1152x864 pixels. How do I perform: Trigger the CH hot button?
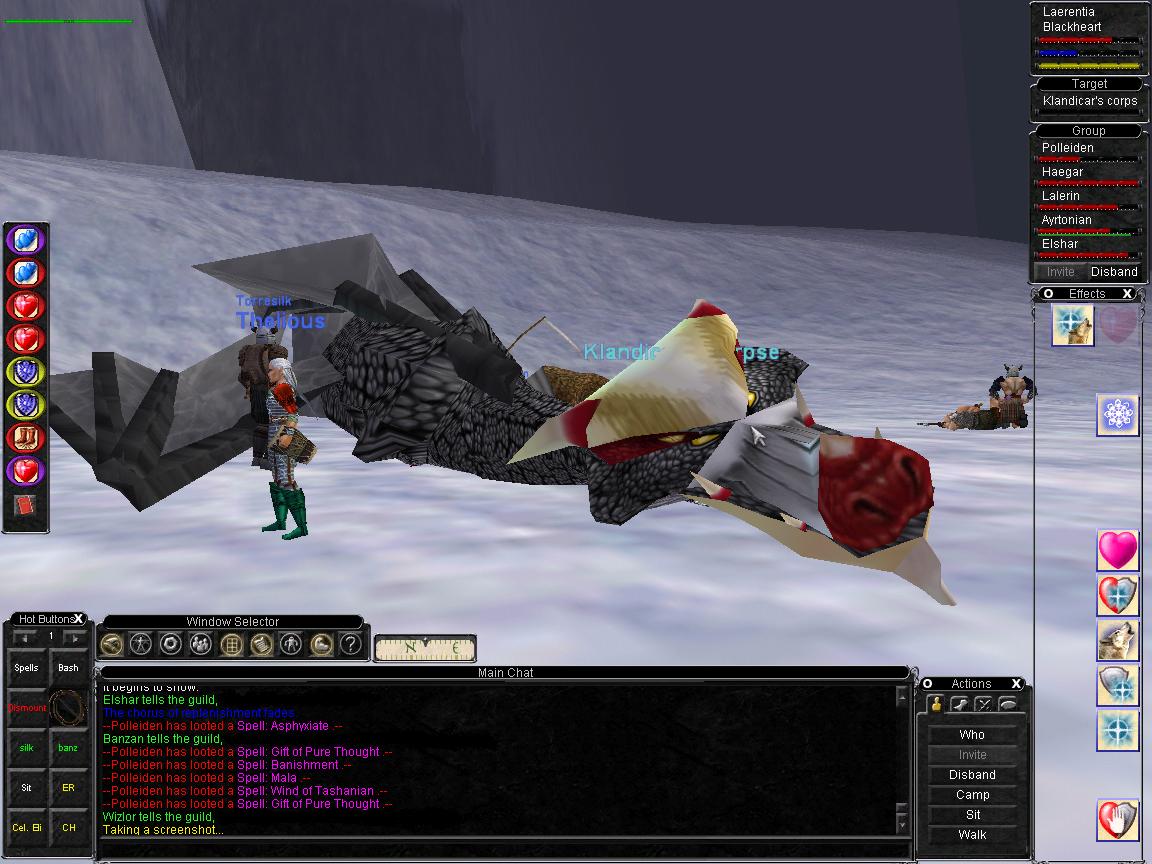coord(68,828)
